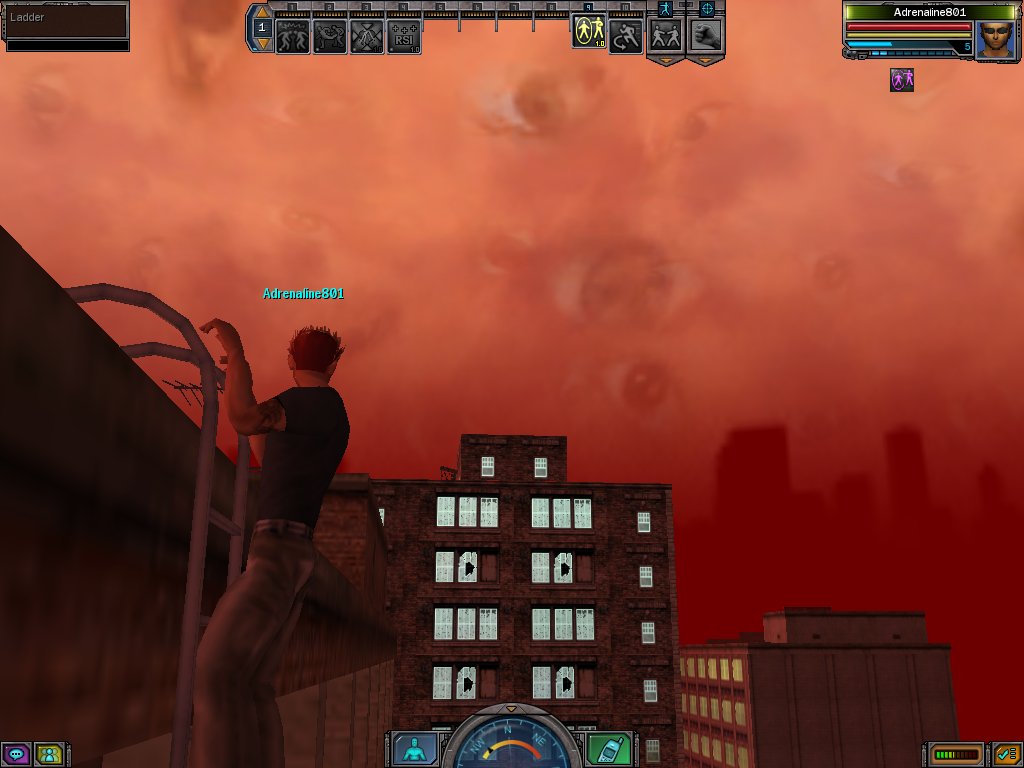Trigger the RSI ability icon
This screenshot has height=768, width=1024.
point(404,37)
